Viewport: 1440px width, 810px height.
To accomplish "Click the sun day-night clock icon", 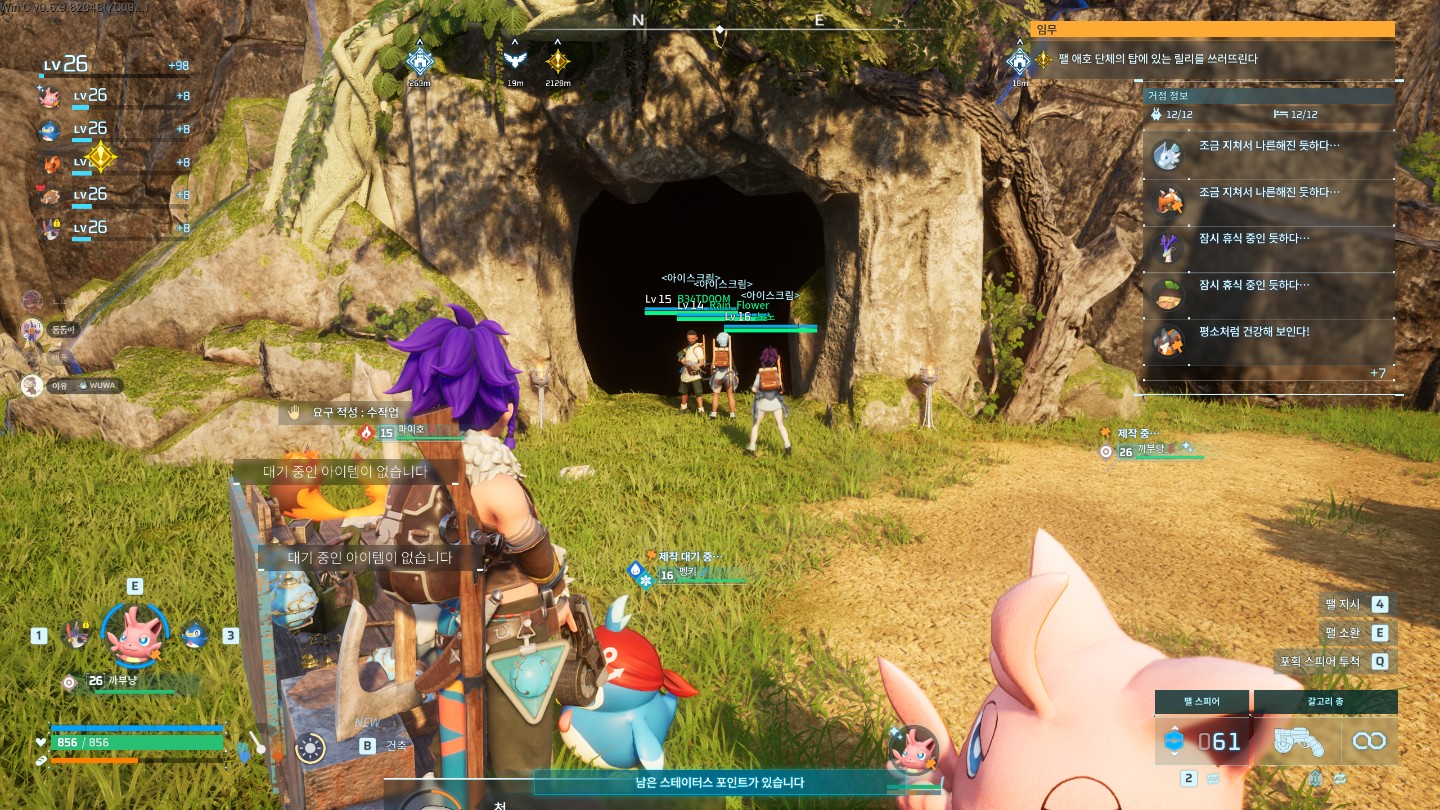I will click(x=310, y=746).
